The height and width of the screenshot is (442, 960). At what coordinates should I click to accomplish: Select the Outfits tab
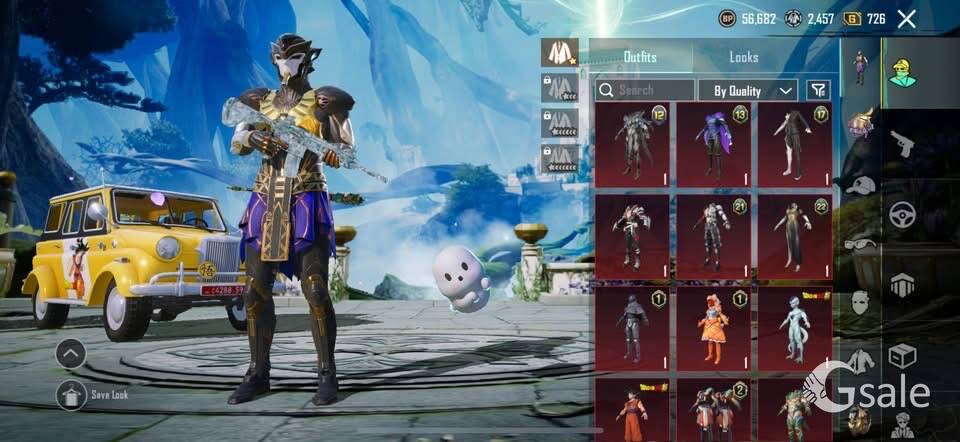640,57
